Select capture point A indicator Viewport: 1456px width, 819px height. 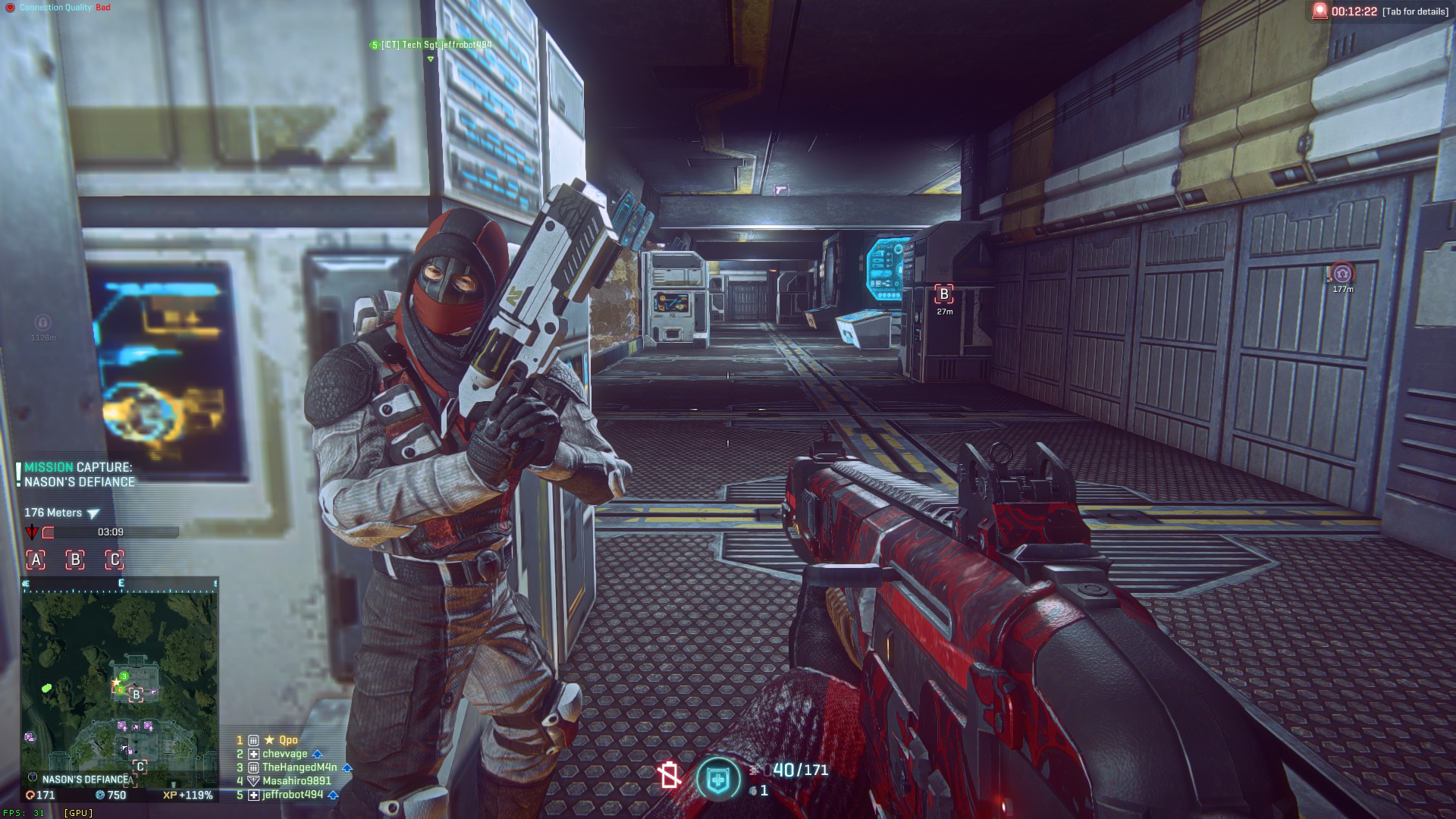pyautogui.click(x=36, y=560)
